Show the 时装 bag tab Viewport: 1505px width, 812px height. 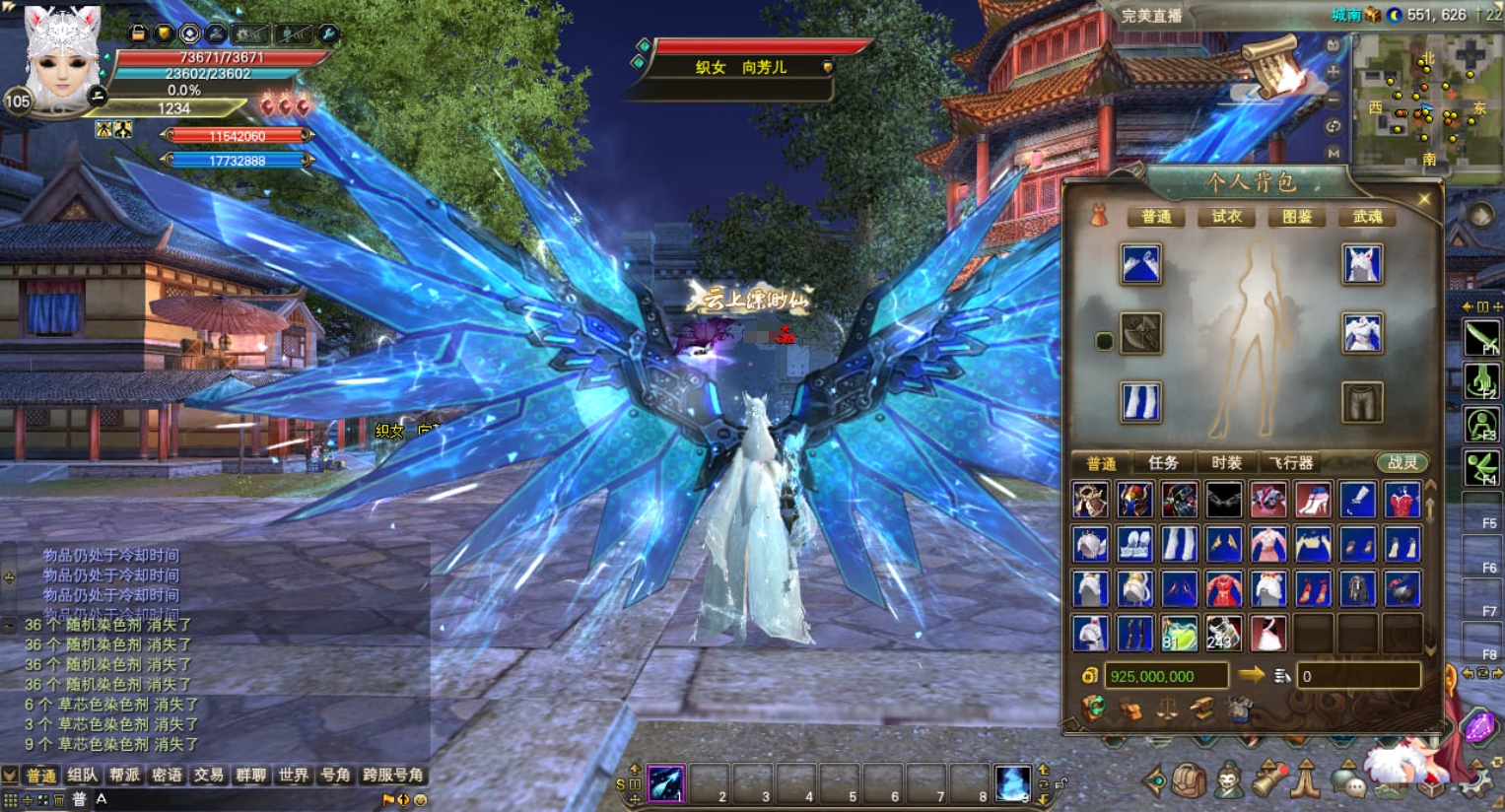tap(1226, 462)
